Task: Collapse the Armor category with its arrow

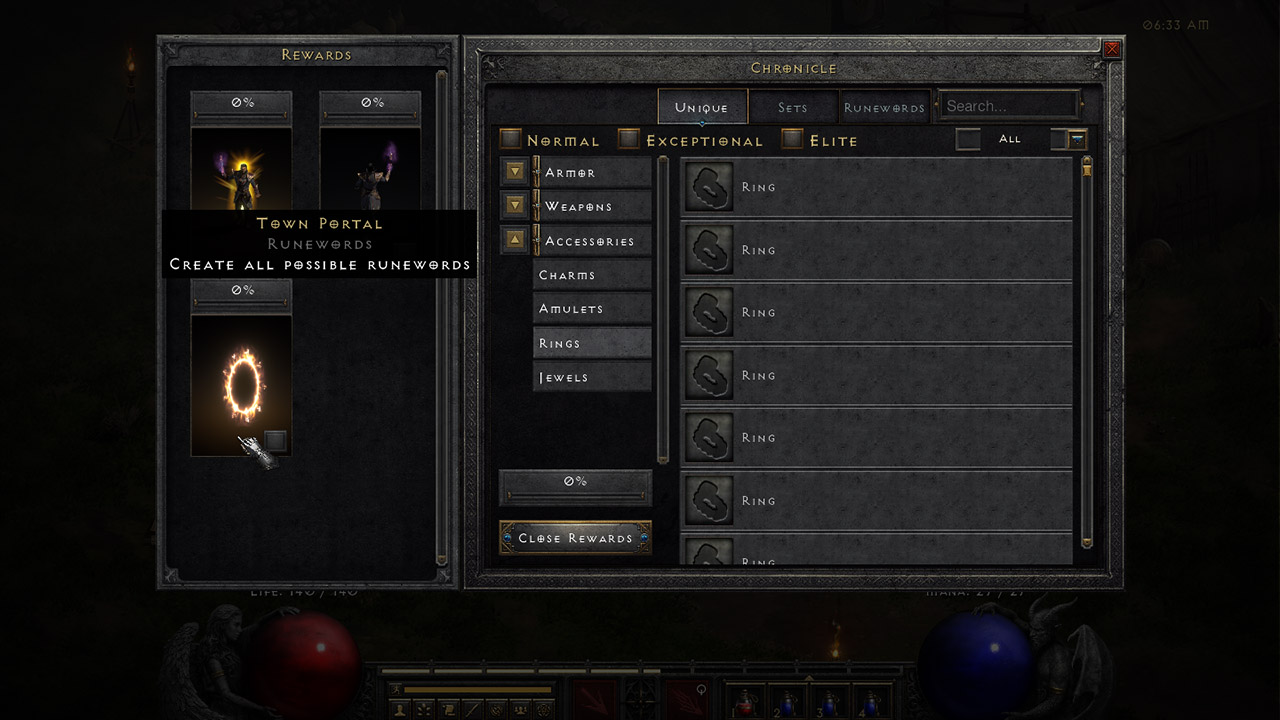Action: coord(514,171)
